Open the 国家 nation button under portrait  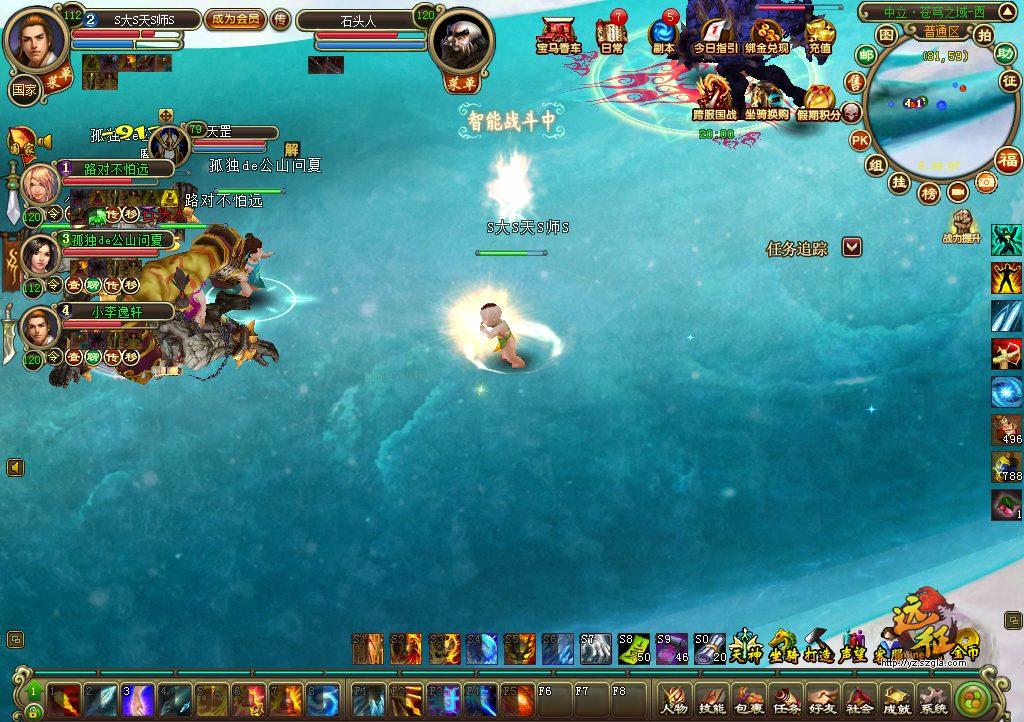click(x=23, y=90)
